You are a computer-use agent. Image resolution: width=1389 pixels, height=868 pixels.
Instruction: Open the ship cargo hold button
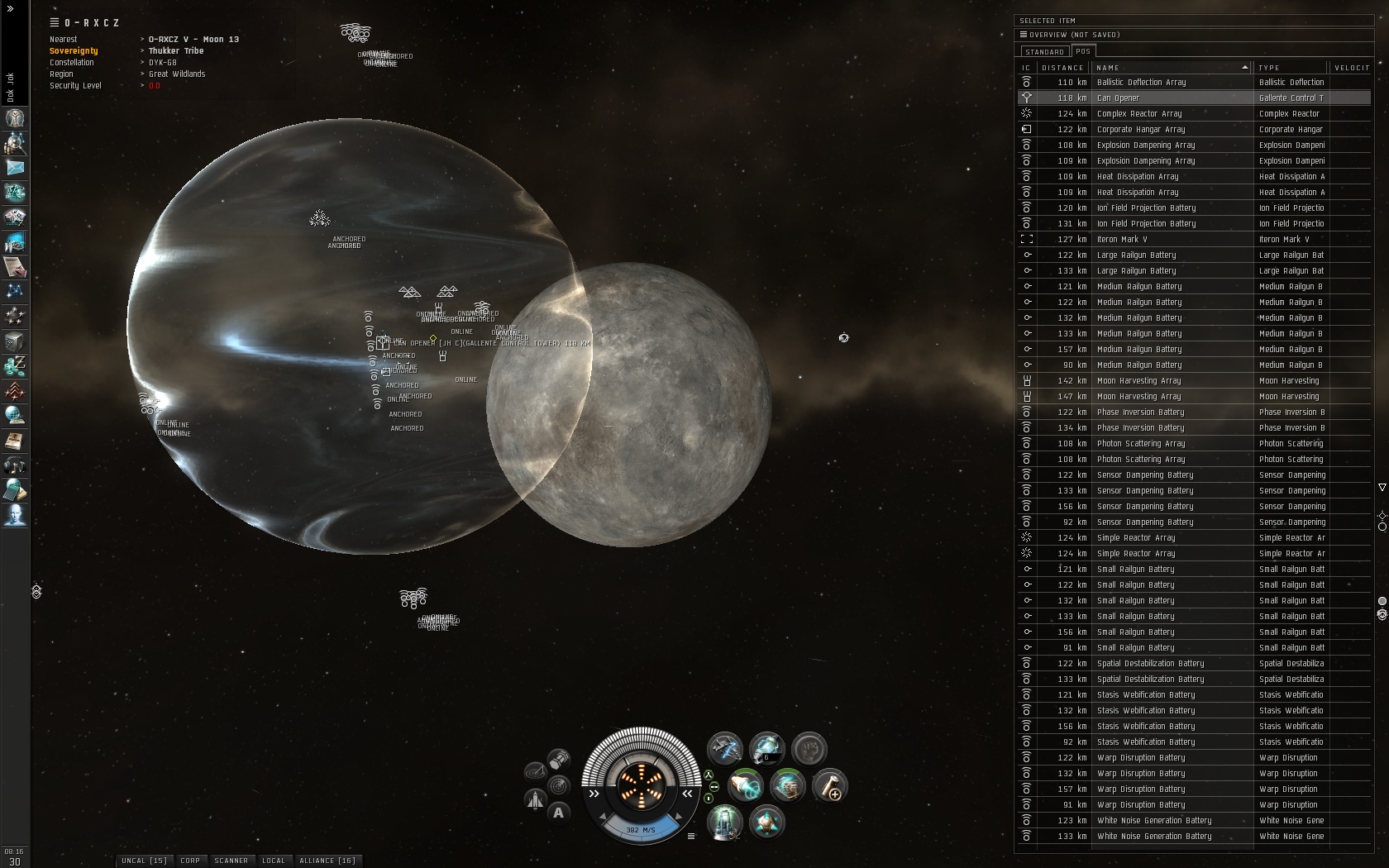tap(559, 758)
